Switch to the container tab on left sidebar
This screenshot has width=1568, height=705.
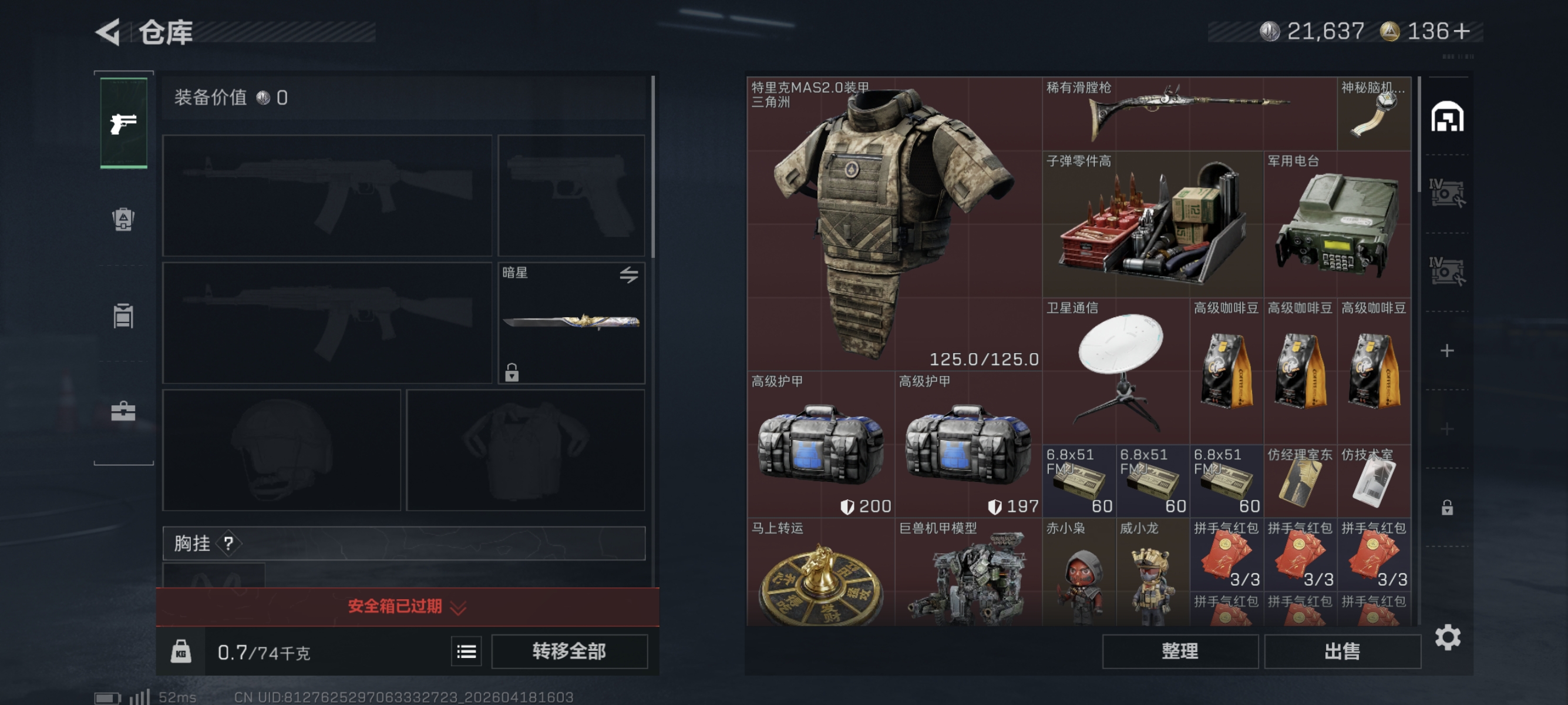[123, 315]
